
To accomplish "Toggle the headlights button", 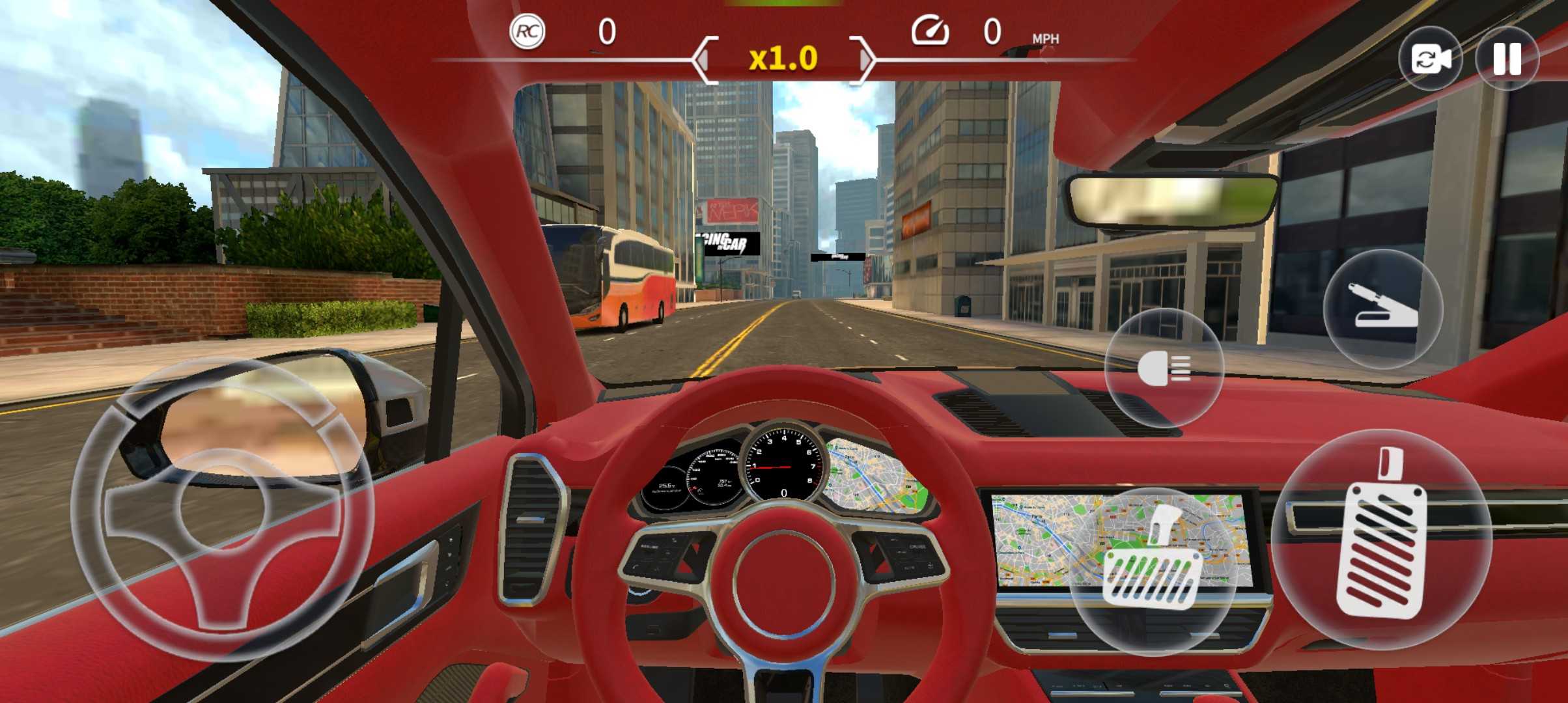I will point(1164,368).
